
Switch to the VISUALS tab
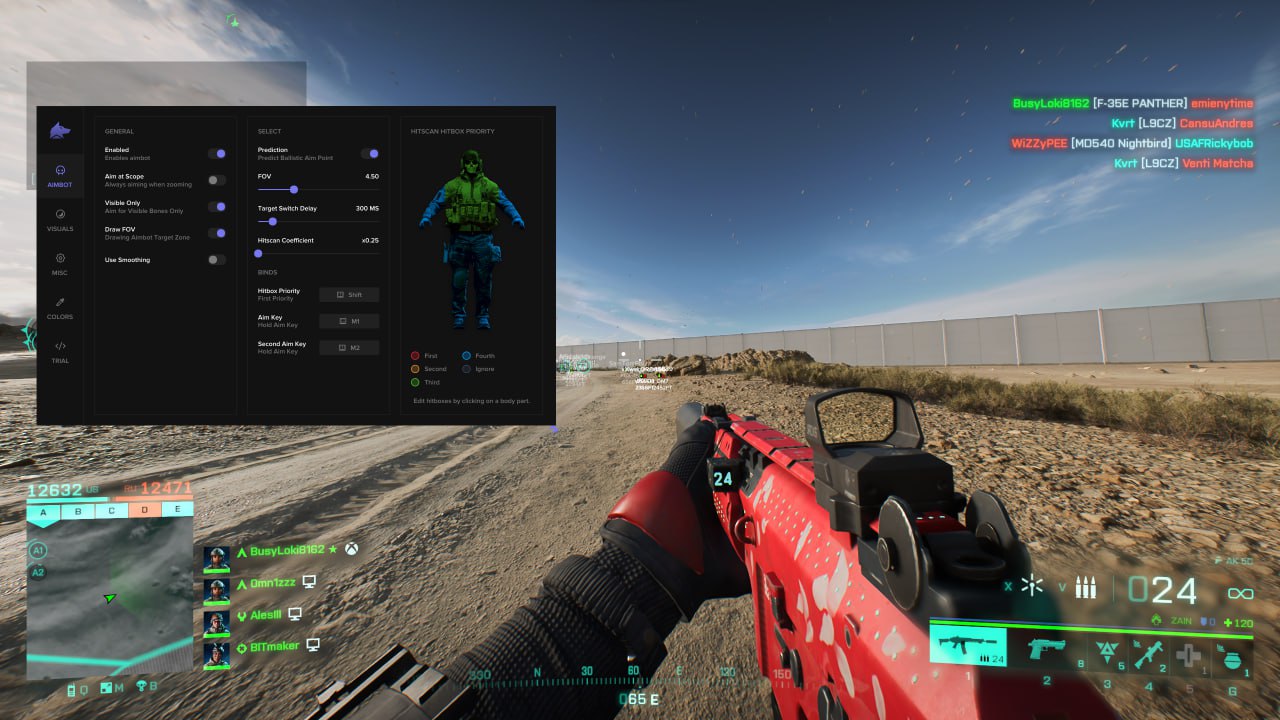coord(60,220)
